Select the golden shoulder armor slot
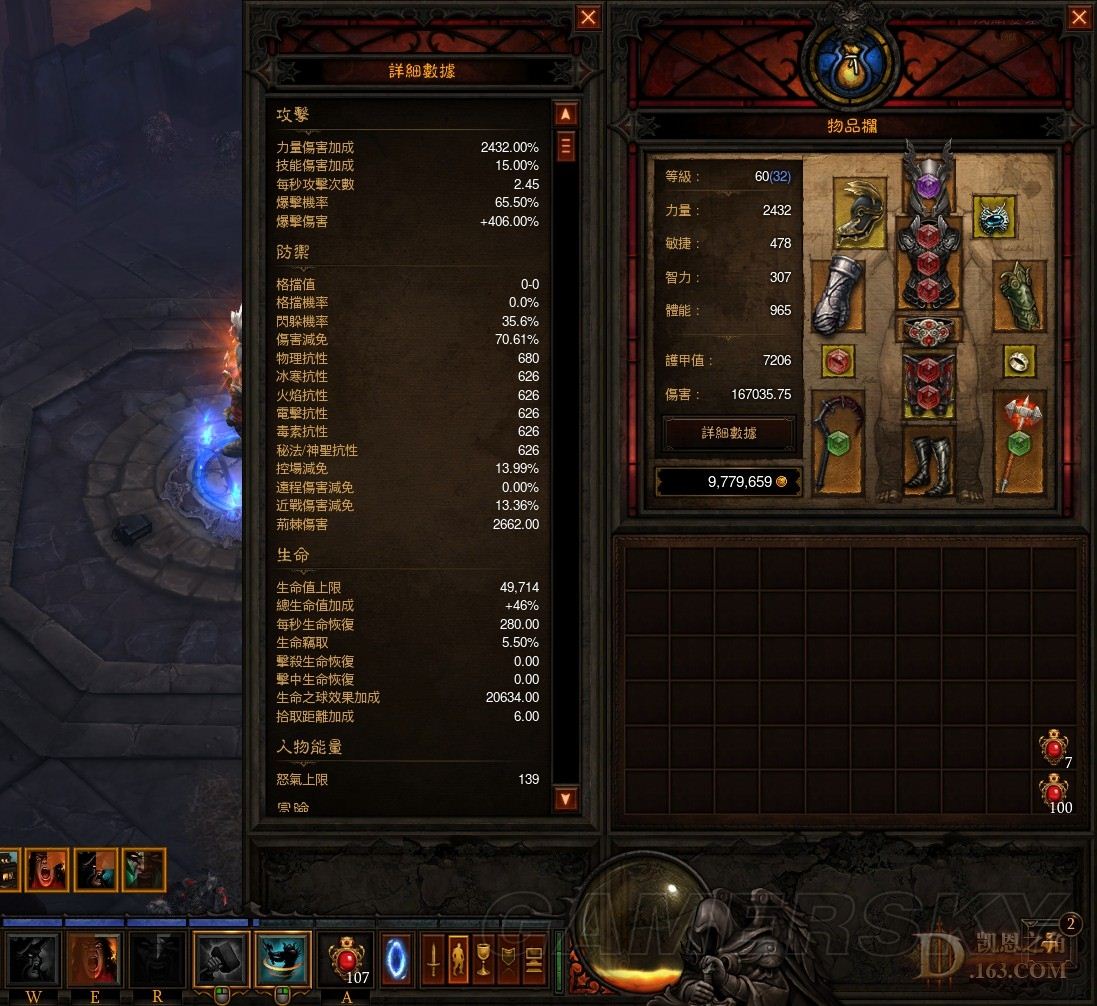The image size is (1097, 1006). 859,213
